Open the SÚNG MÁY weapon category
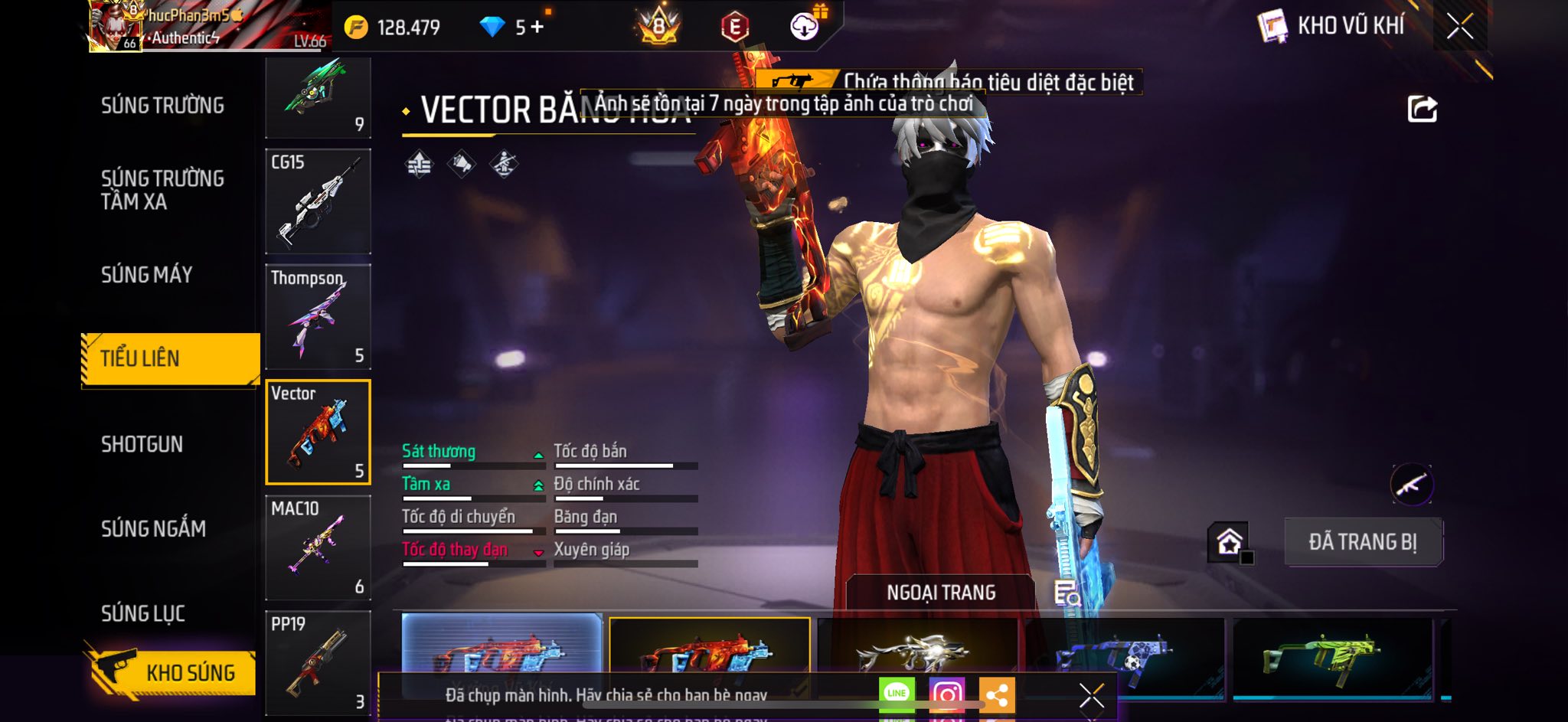The height and width of the screenshot is (722, 1568). coord(147,275)
